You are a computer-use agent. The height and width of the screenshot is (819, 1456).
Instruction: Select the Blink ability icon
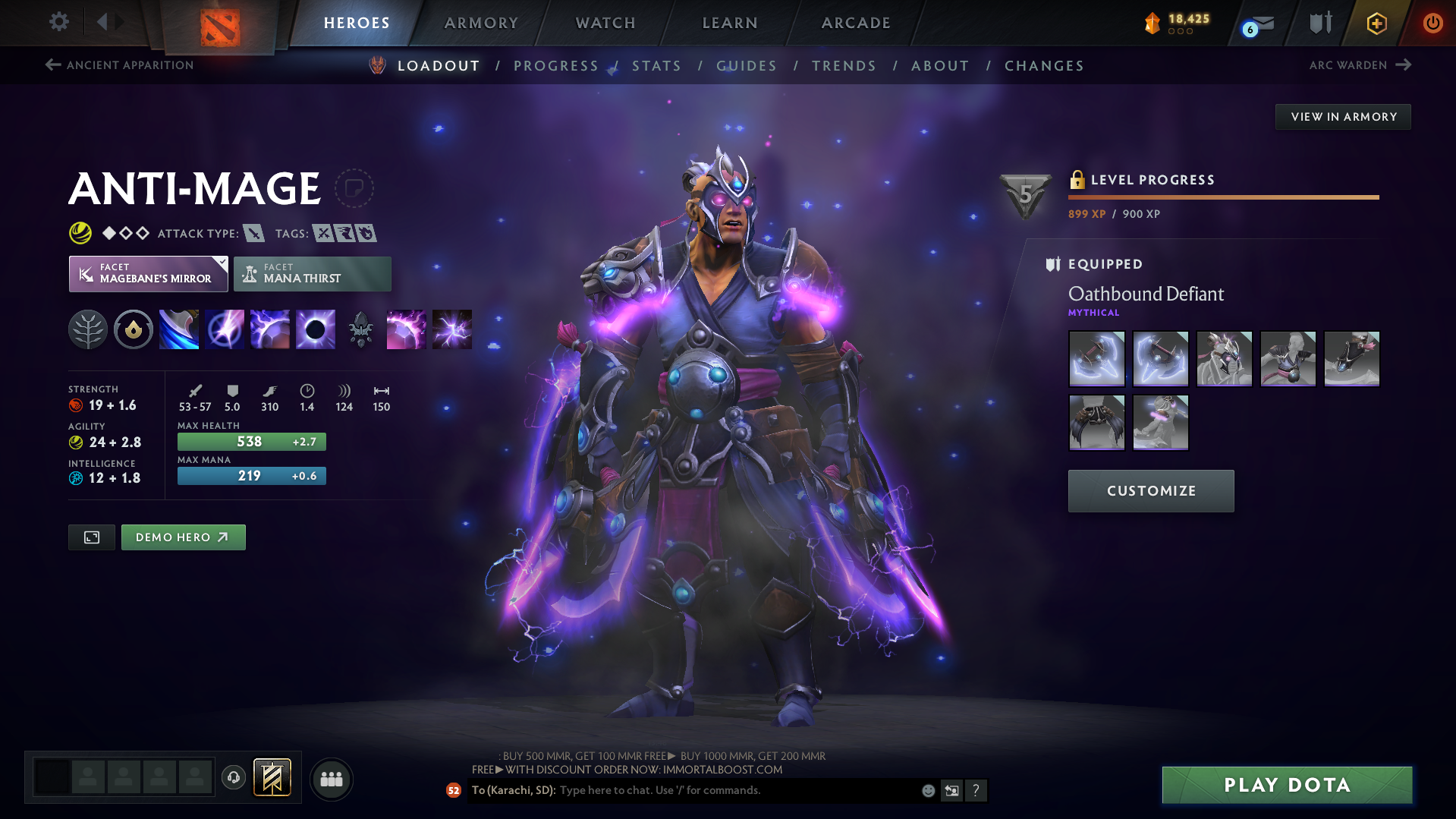(x=224, y=329)
